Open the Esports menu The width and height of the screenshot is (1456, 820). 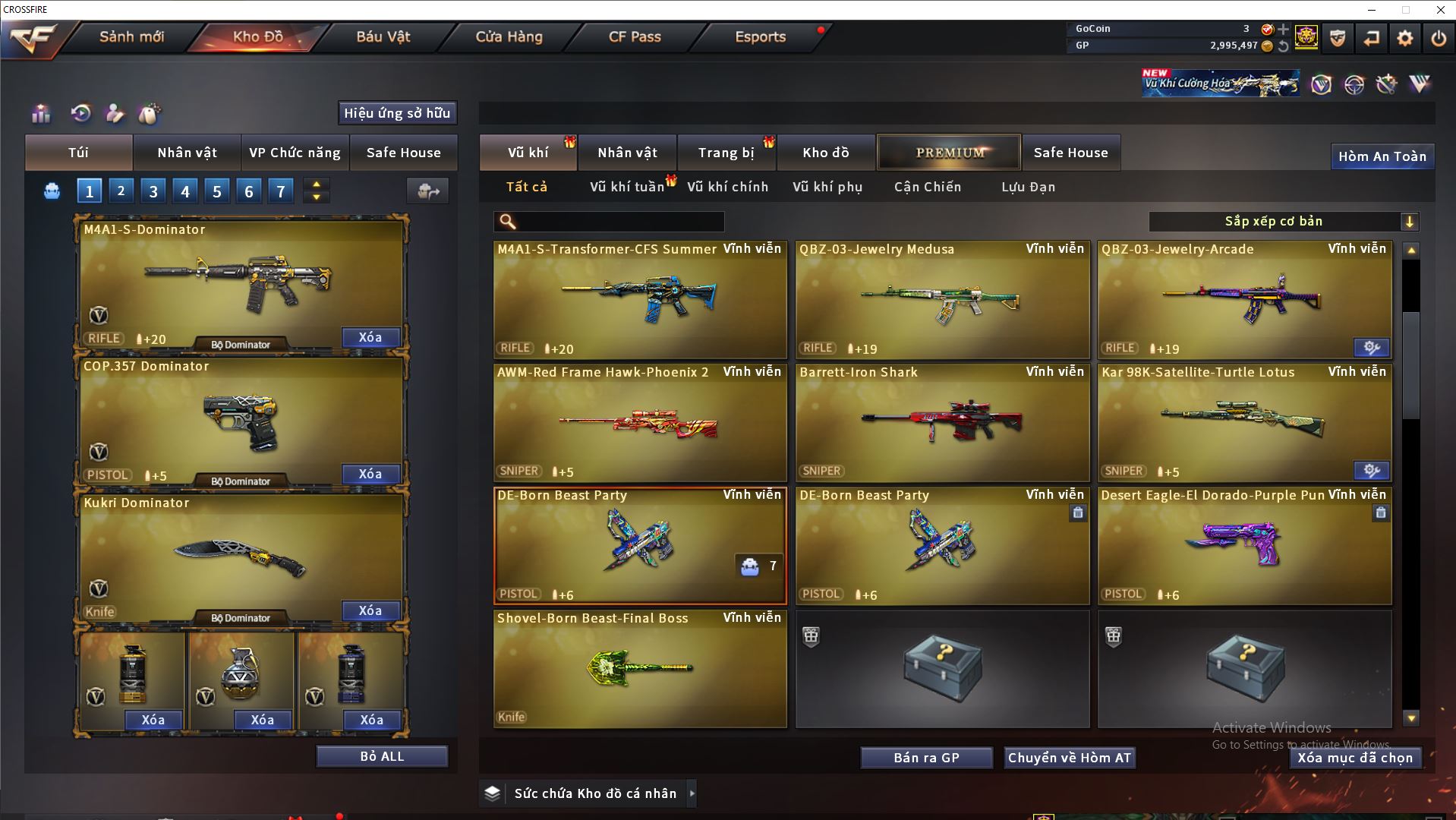(x=760, y=36)
